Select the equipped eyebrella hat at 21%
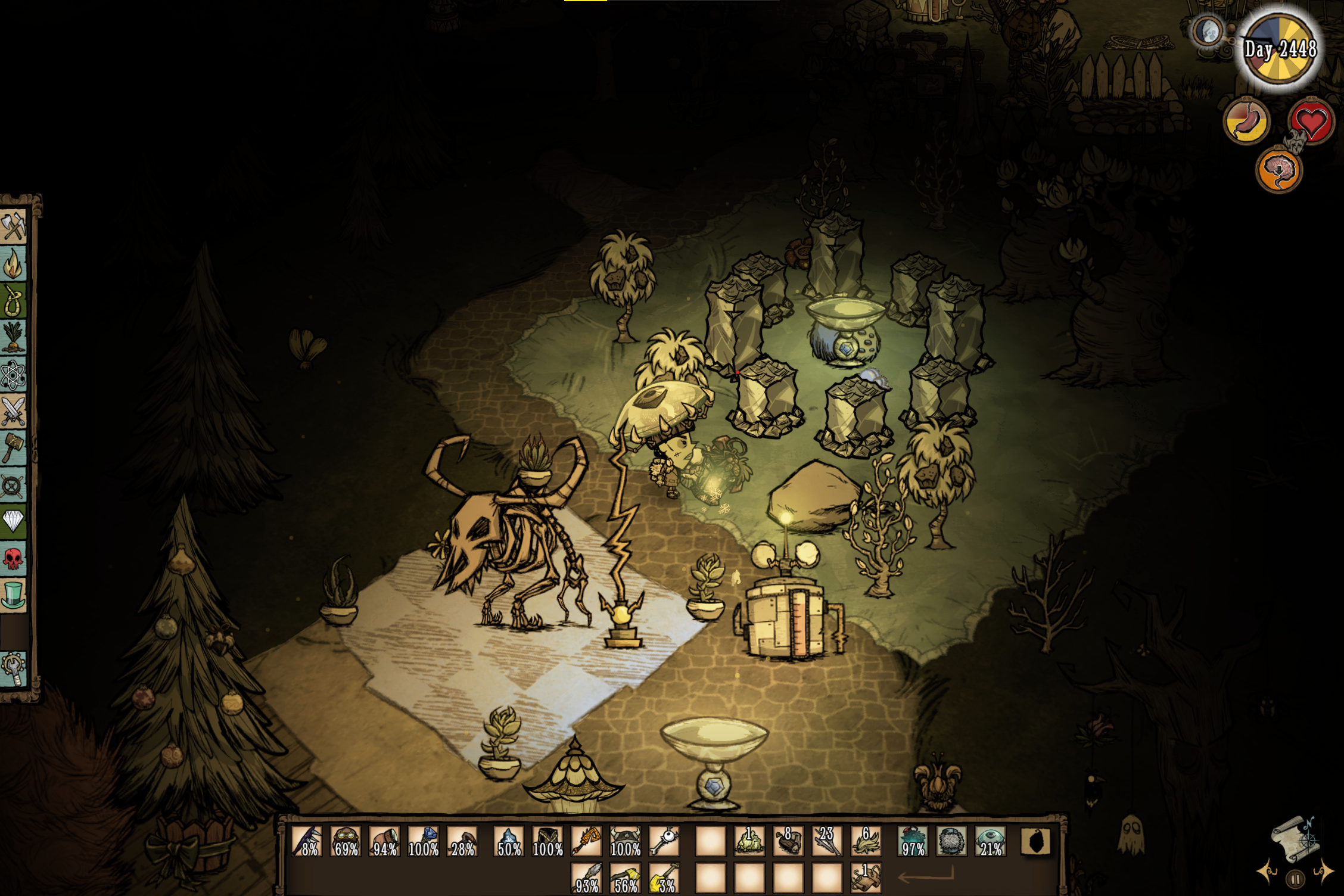 pyautogui.click(x=990, y=841)
